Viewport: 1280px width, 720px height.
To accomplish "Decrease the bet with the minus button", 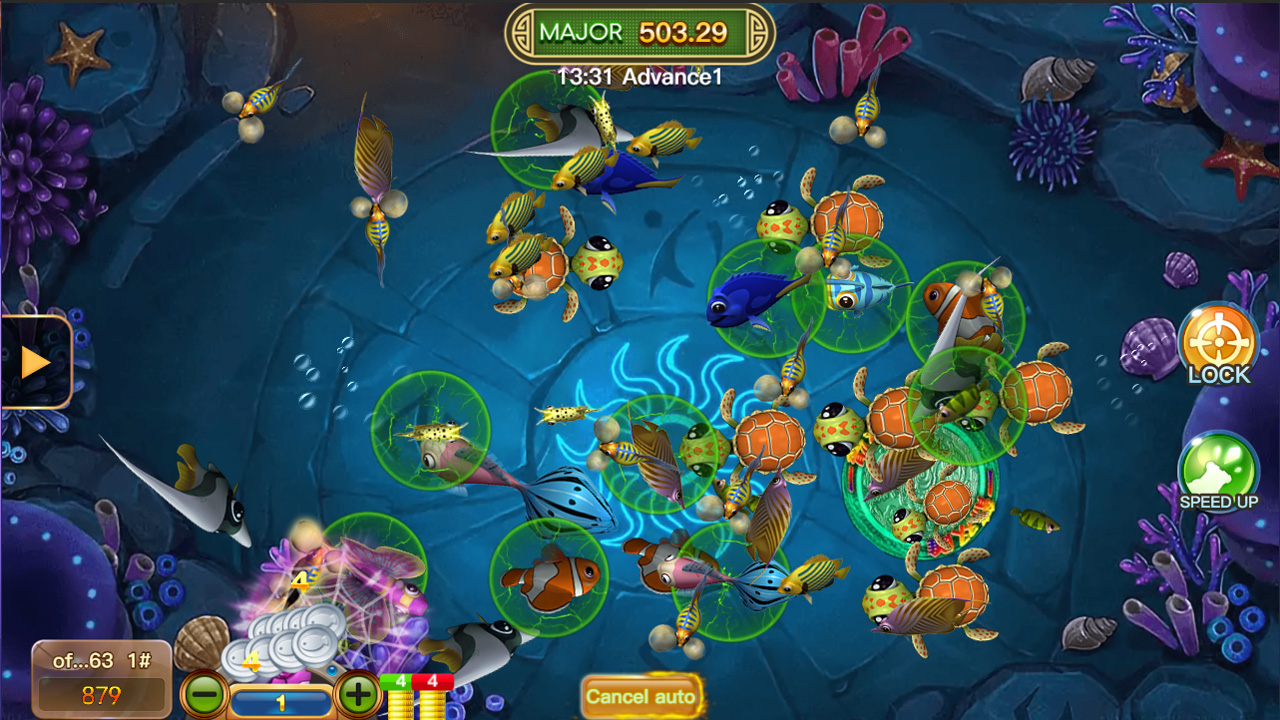I will [x=204, y=692].
